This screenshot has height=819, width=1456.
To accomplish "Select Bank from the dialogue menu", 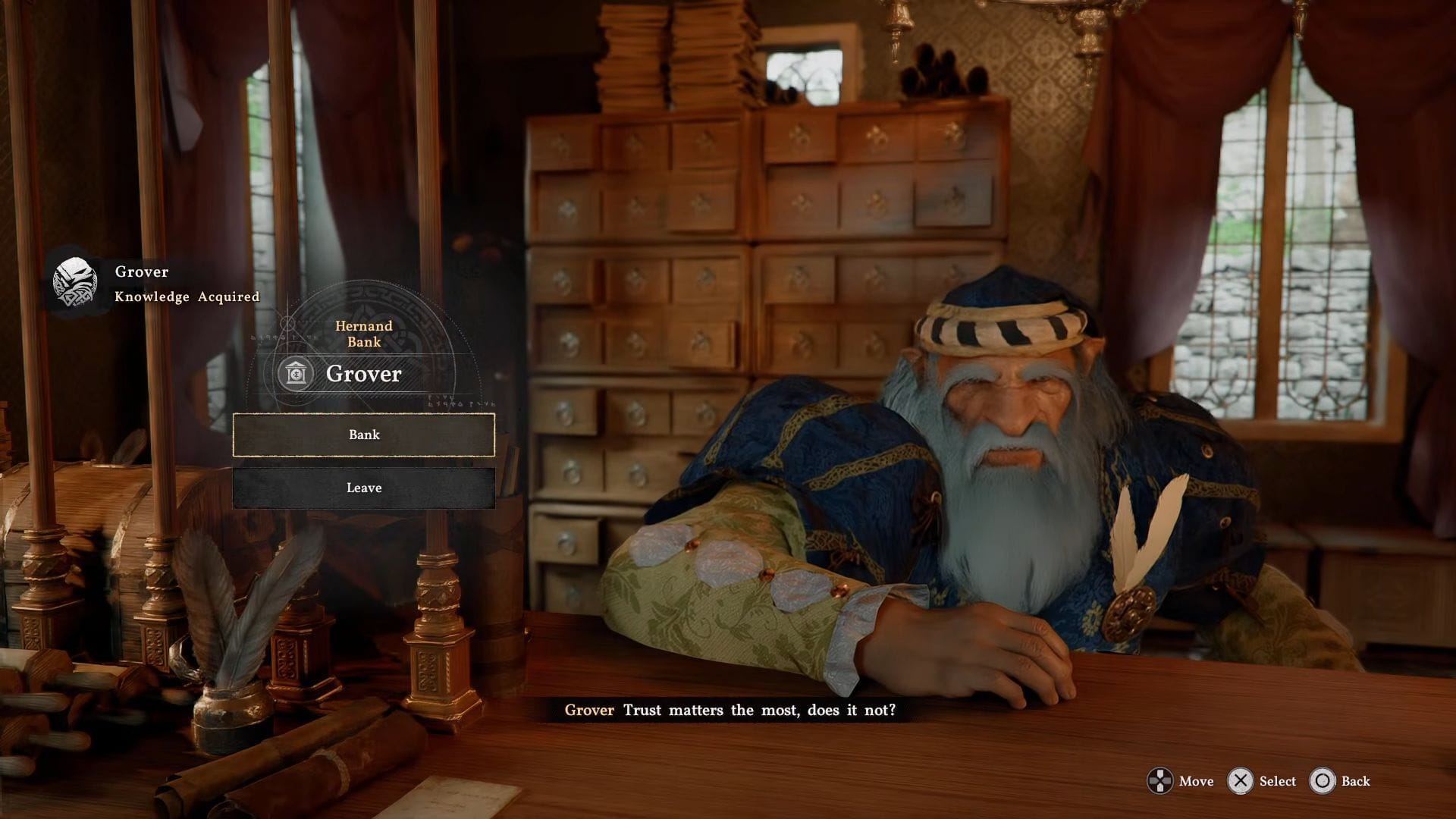I will 365,435.
